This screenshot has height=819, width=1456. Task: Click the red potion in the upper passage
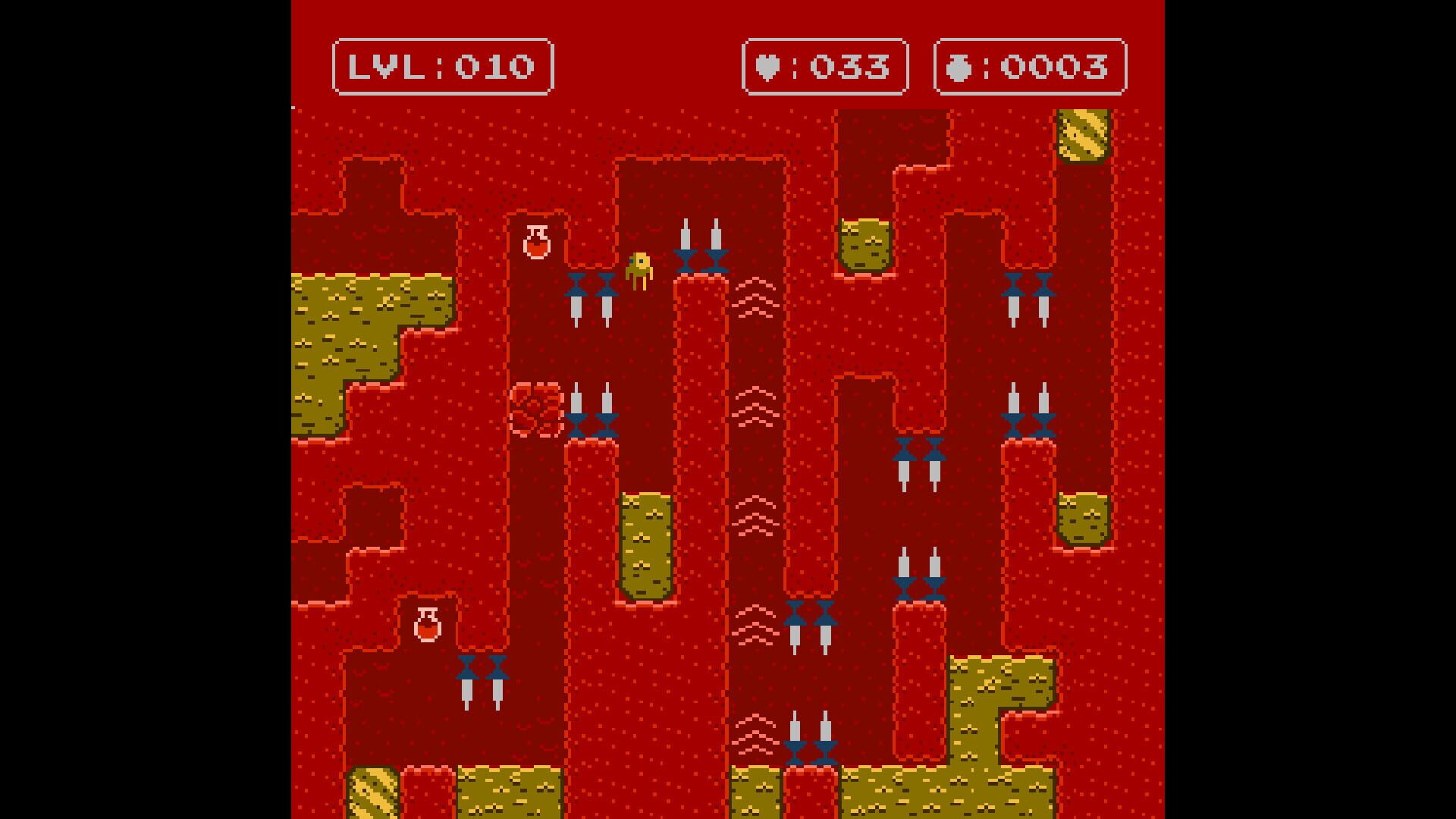536,241
